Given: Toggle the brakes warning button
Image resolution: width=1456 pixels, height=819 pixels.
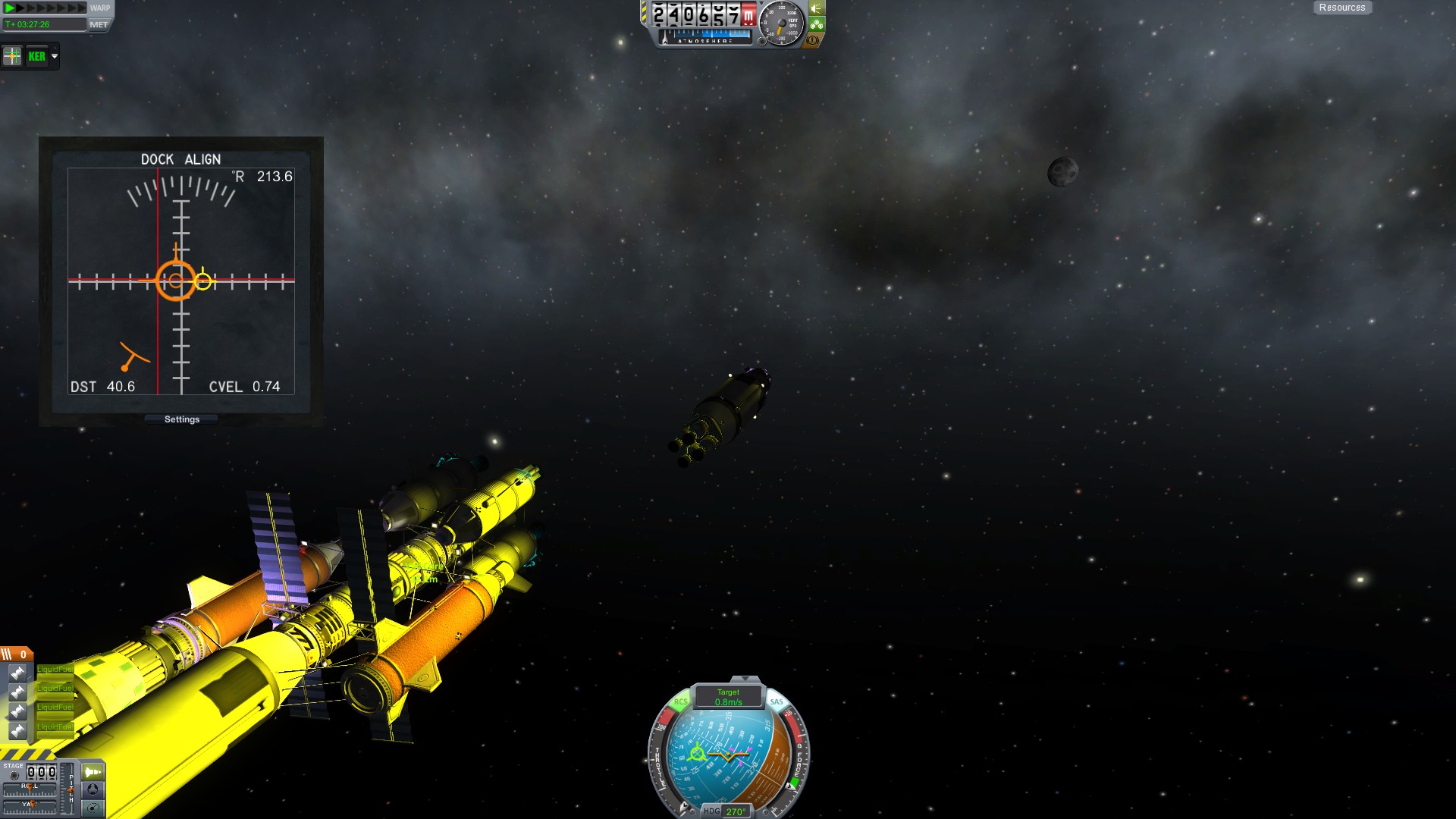Looking at the screenshot, I should coord(814,39).
